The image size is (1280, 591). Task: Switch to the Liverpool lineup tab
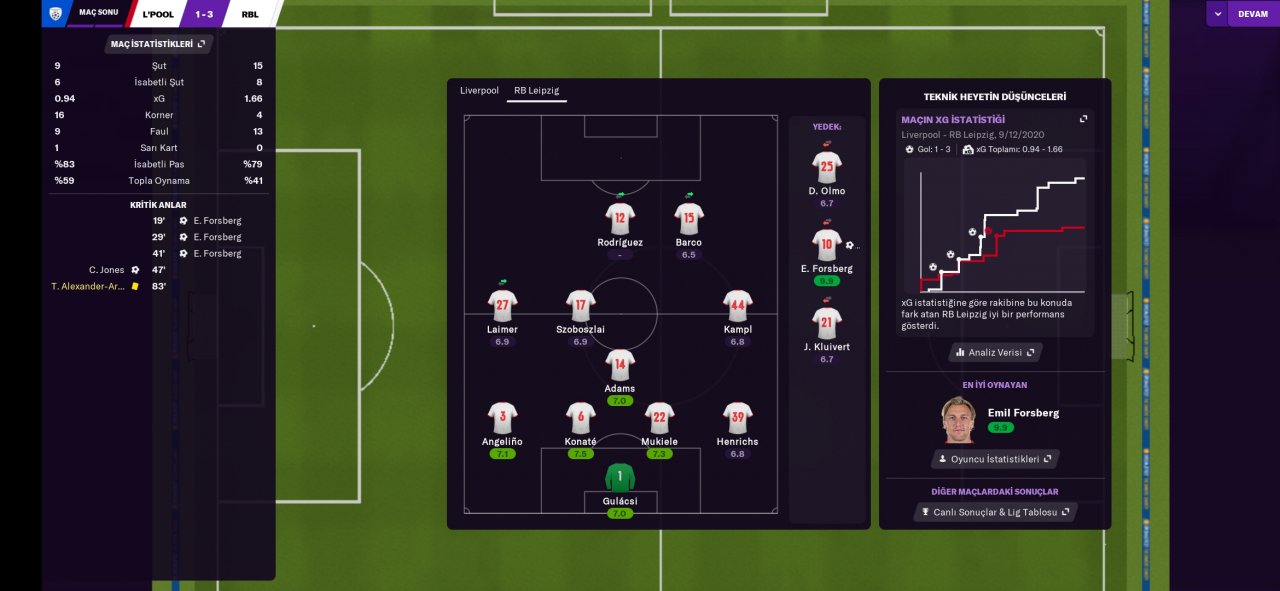[479, 91]
